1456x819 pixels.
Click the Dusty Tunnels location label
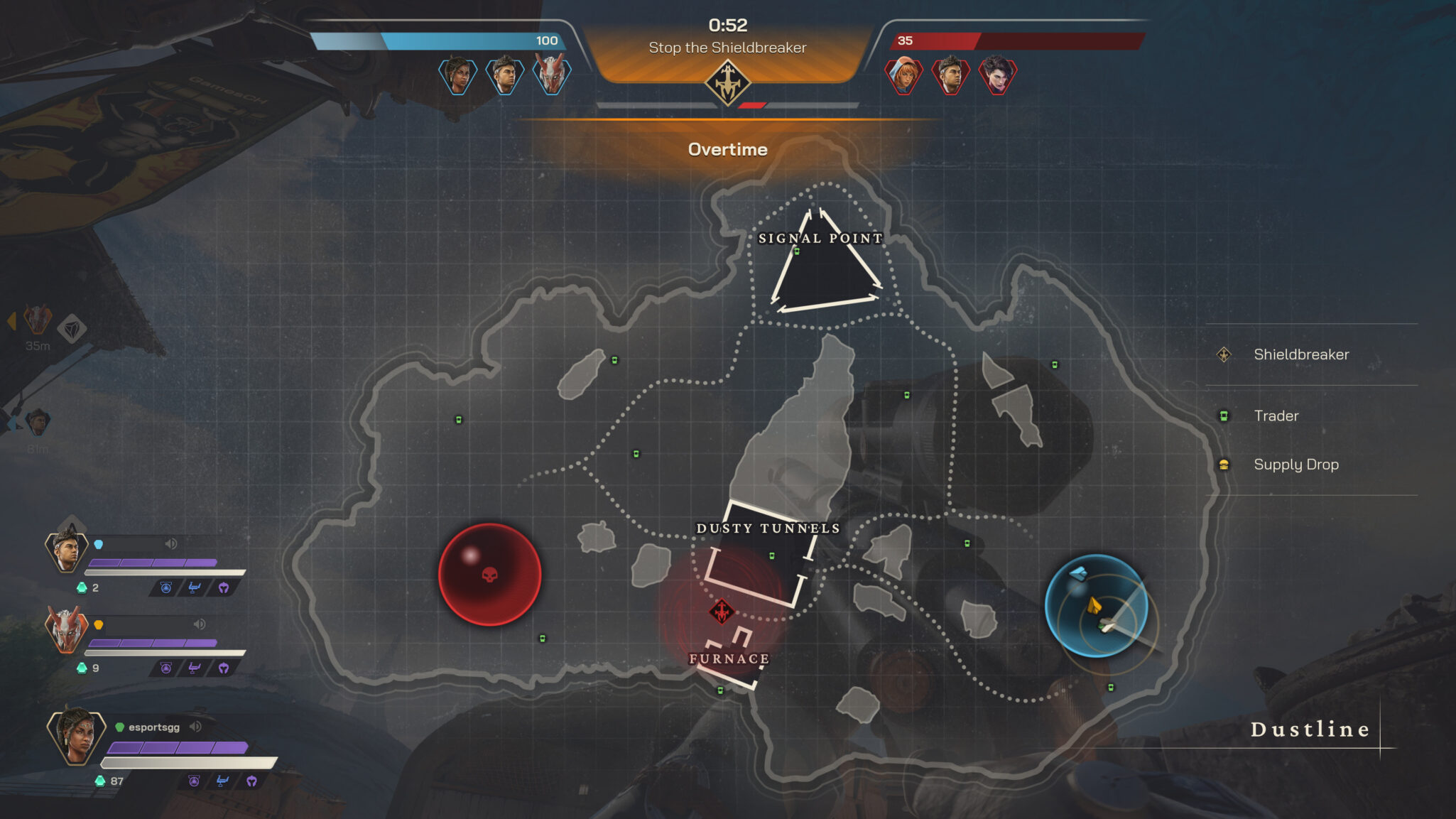[768, 528]
